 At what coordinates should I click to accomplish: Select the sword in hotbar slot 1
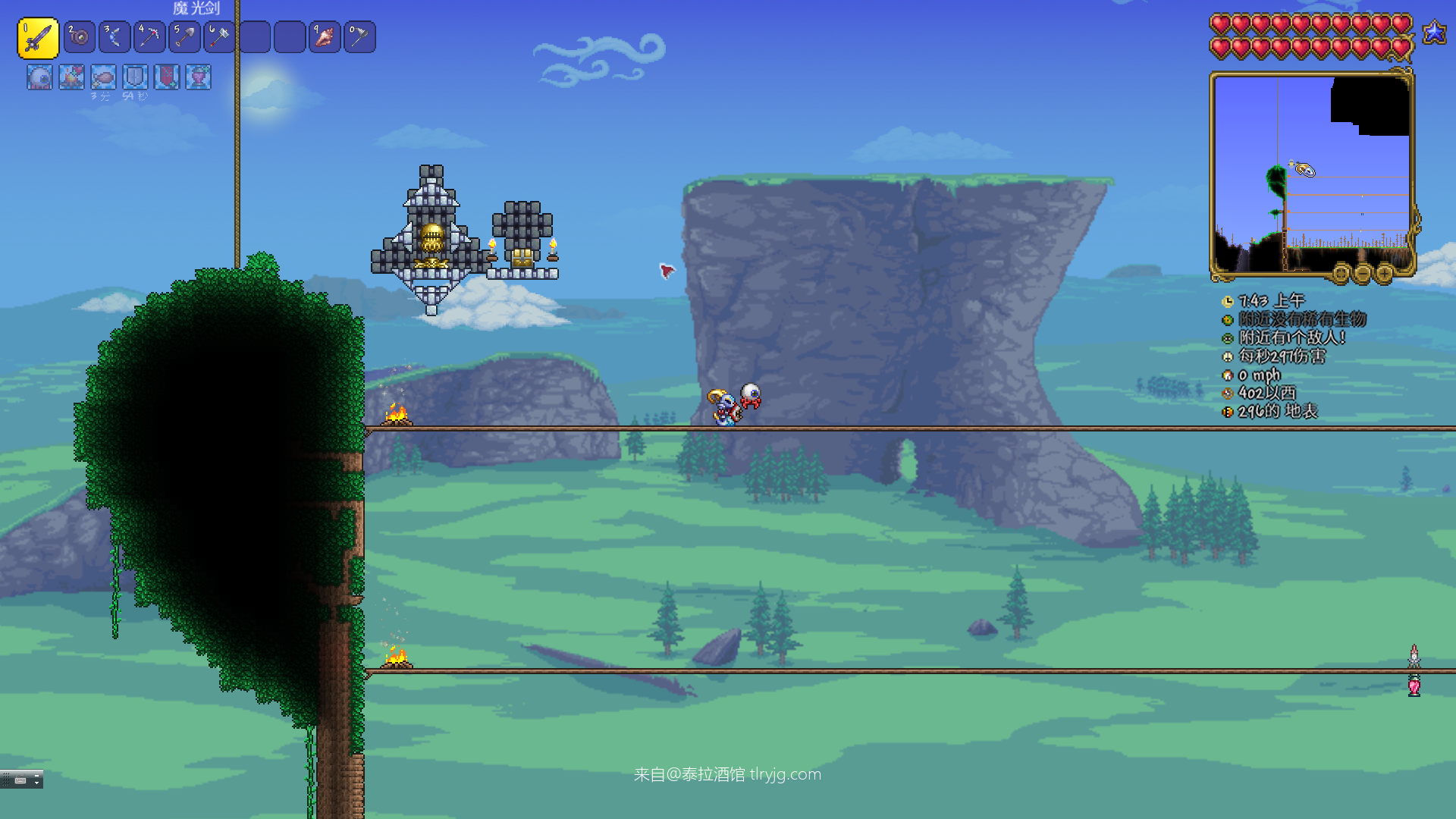coord(38,38)
